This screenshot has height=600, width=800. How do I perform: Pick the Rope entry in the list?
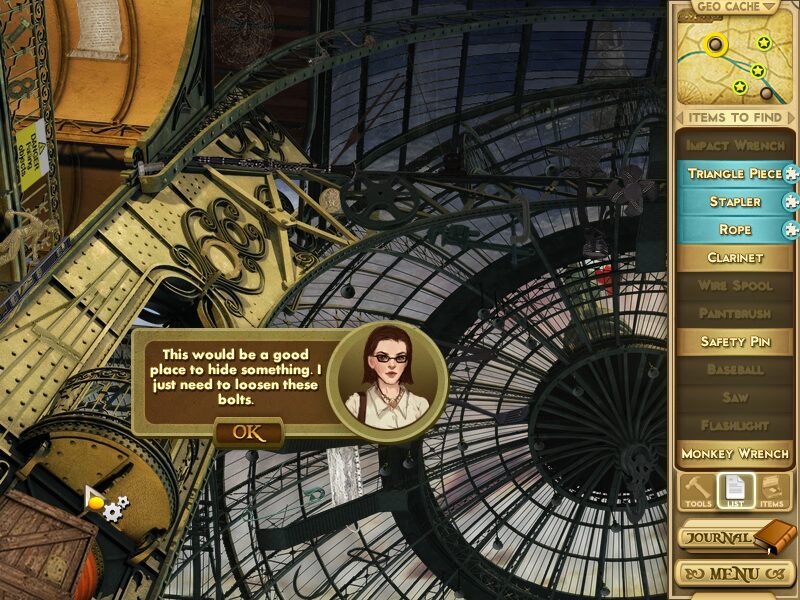(x=734, y=230)
